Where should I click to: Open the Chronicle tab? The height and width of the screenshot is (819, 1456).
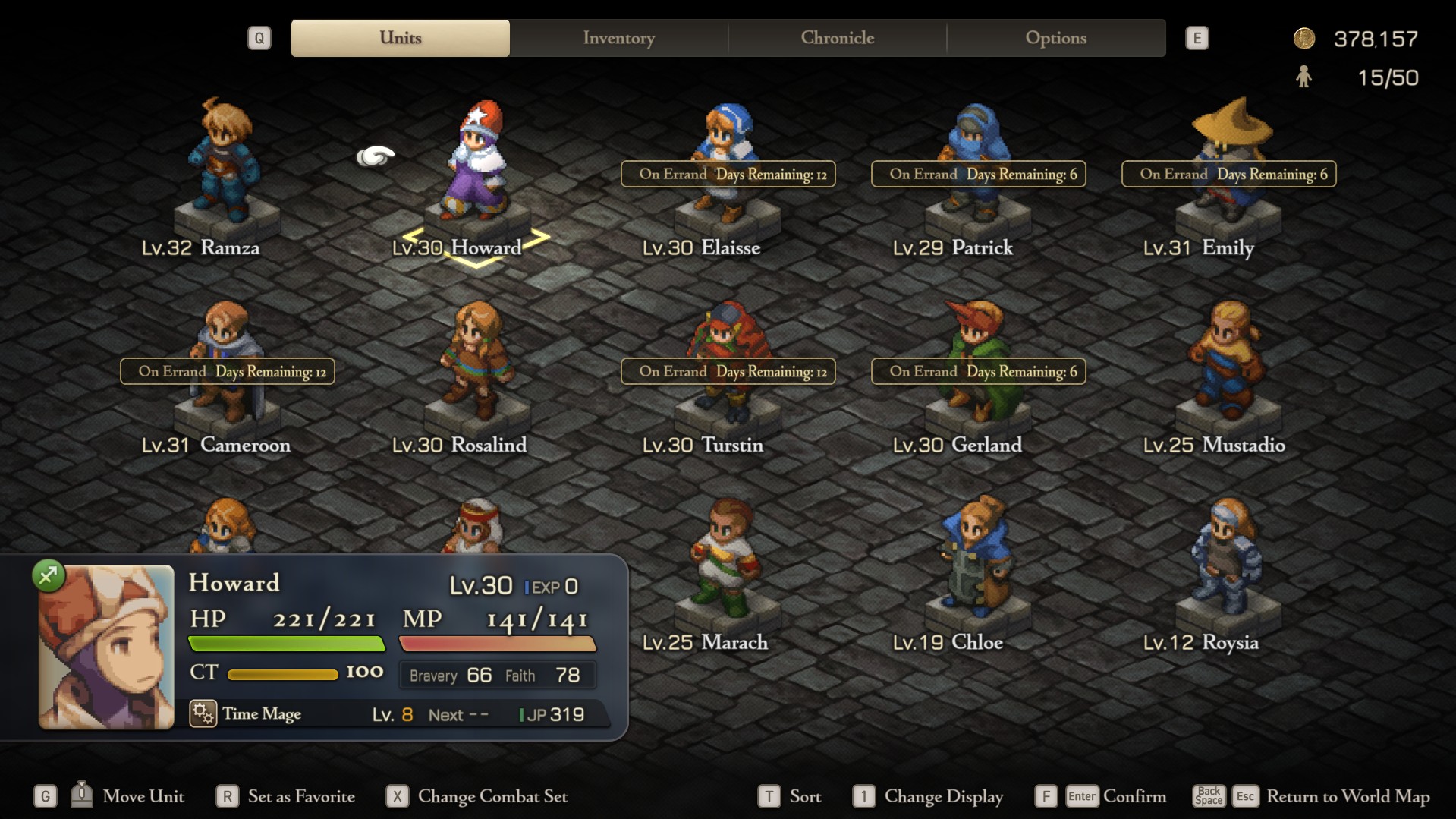837,38
